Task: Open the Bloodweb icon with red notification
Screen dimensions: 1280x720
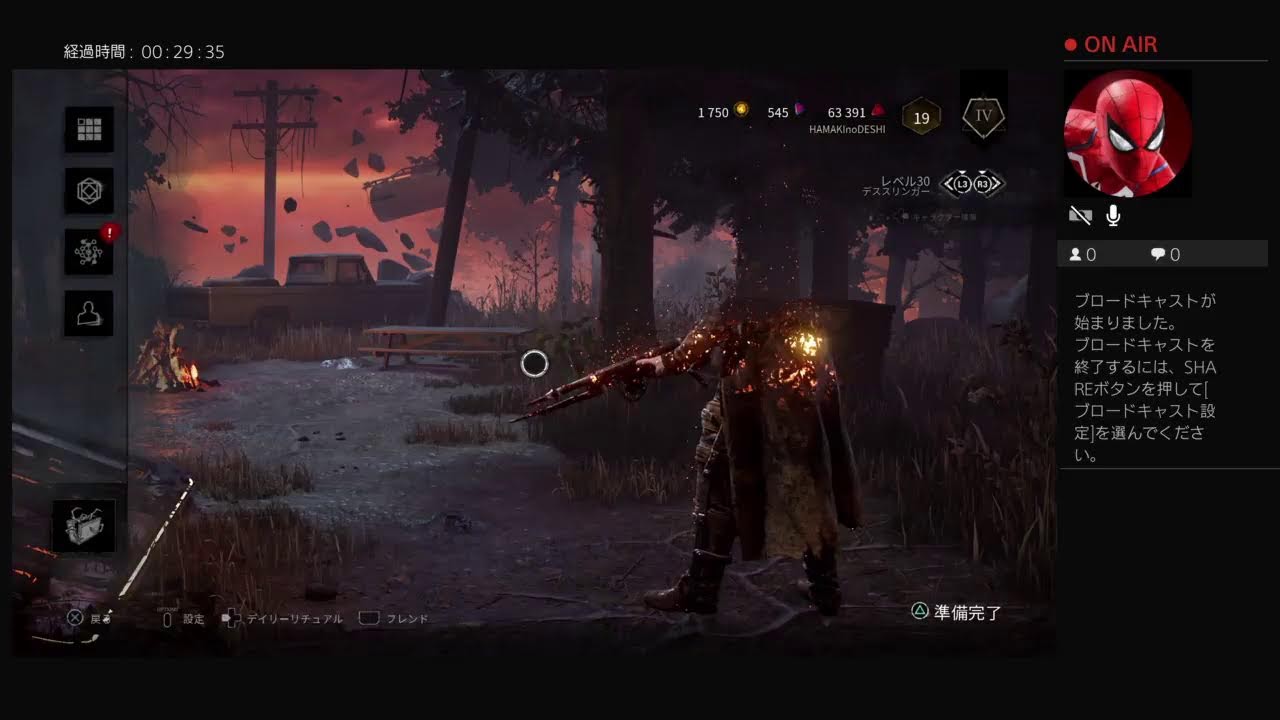Action: [x=87, y=252]
